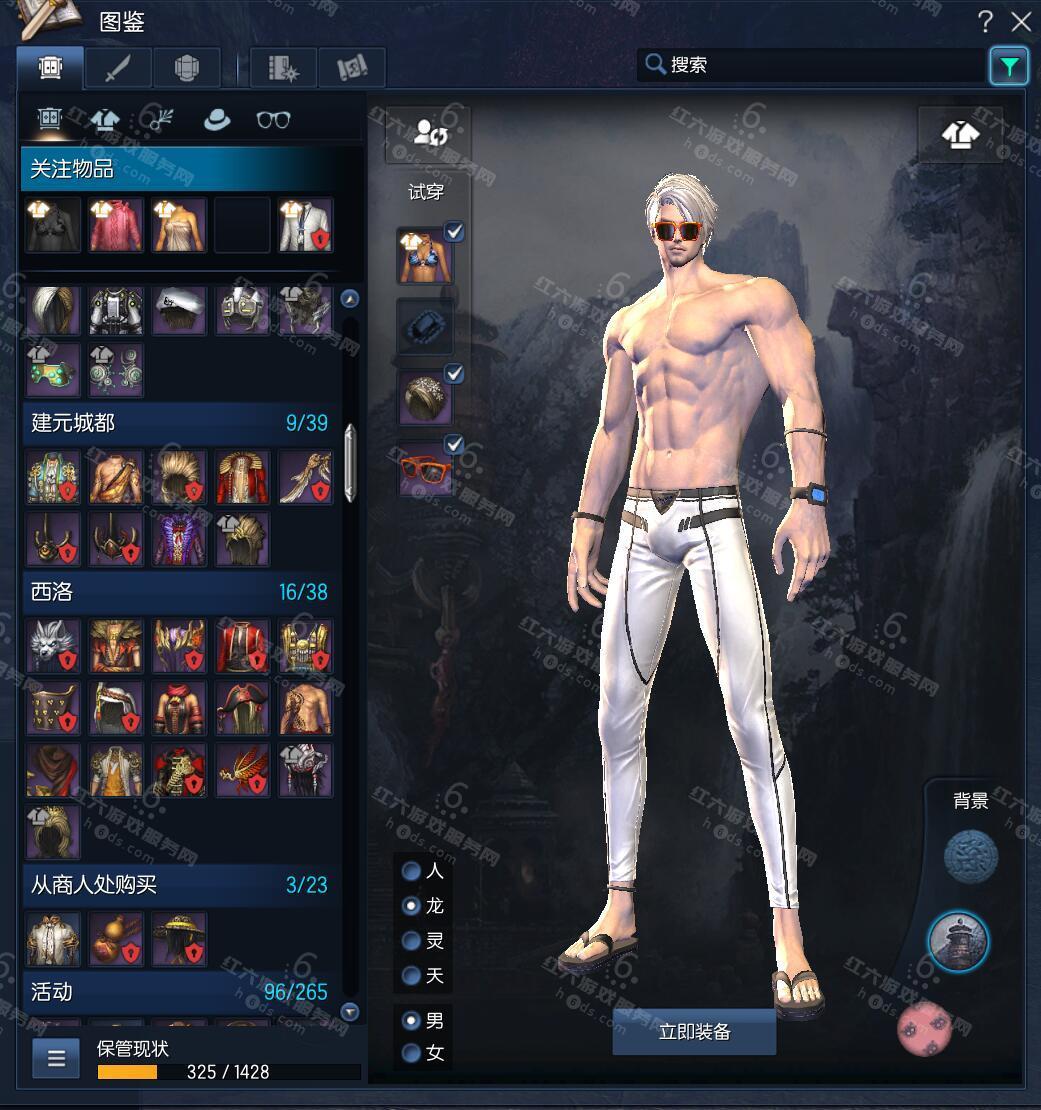Close the 图鉴 window

pyautogui.click(x=1020, y=21)
